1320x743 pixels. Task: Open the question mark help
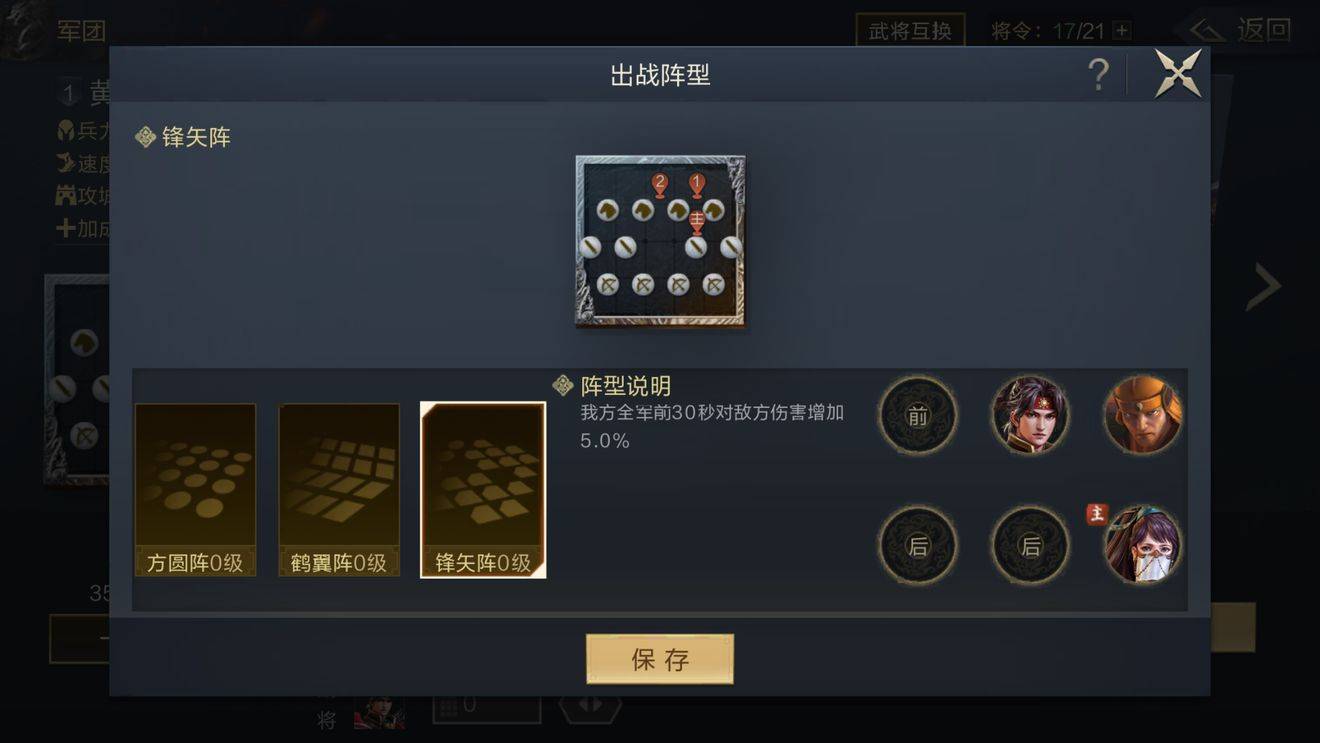pyautogui.click(x=1098, y=75)
